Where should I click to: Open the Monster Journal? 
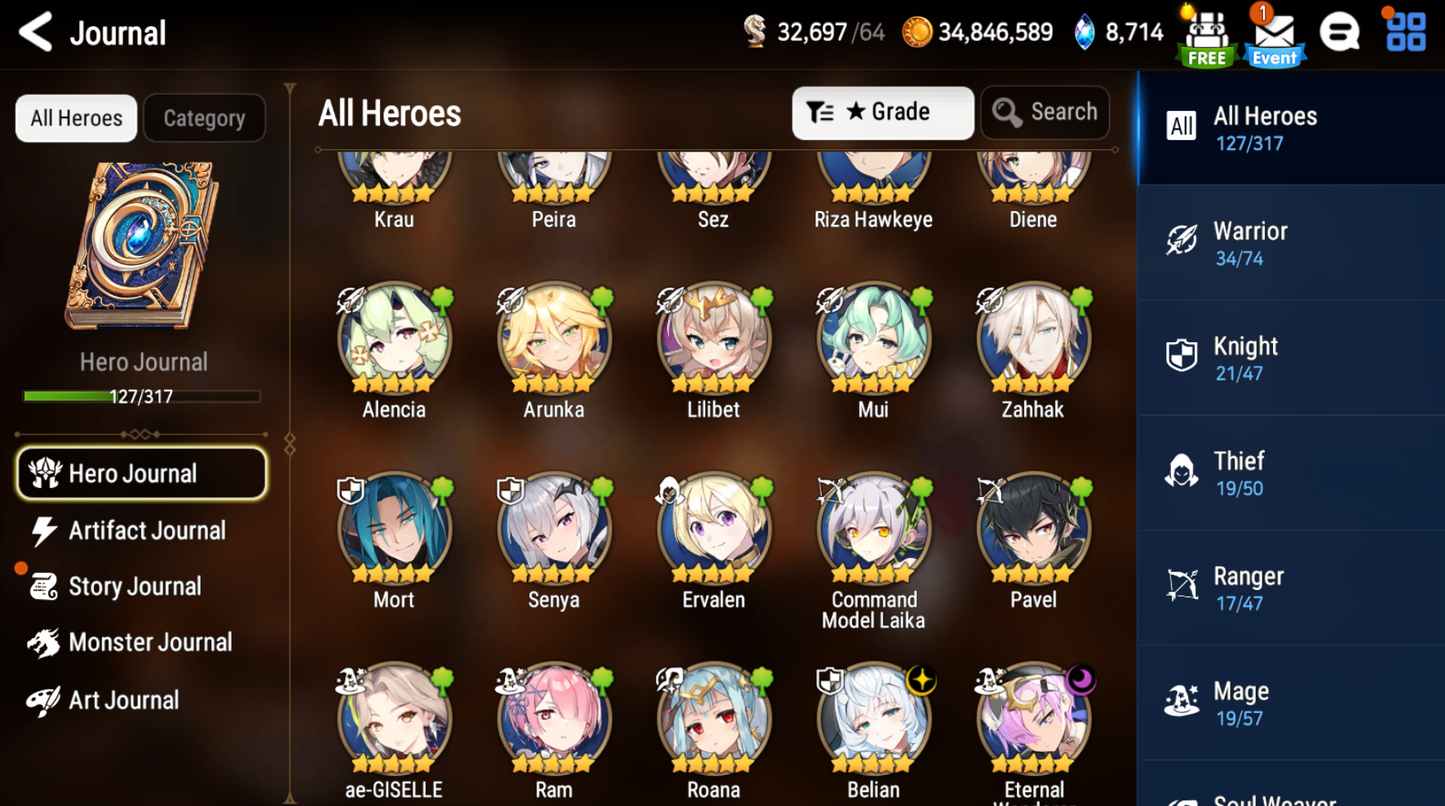(149, 642)
